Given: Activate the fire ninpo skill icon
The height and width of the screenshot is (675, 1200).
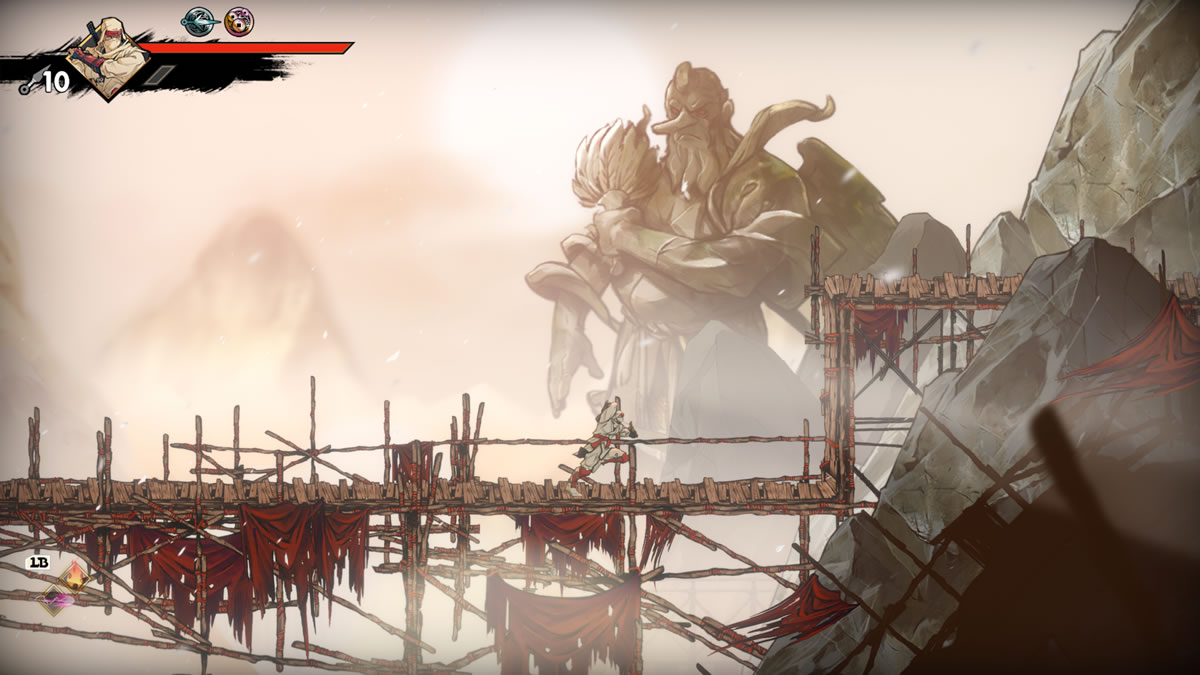Looking at the screenshot, I should pos(76,576).
